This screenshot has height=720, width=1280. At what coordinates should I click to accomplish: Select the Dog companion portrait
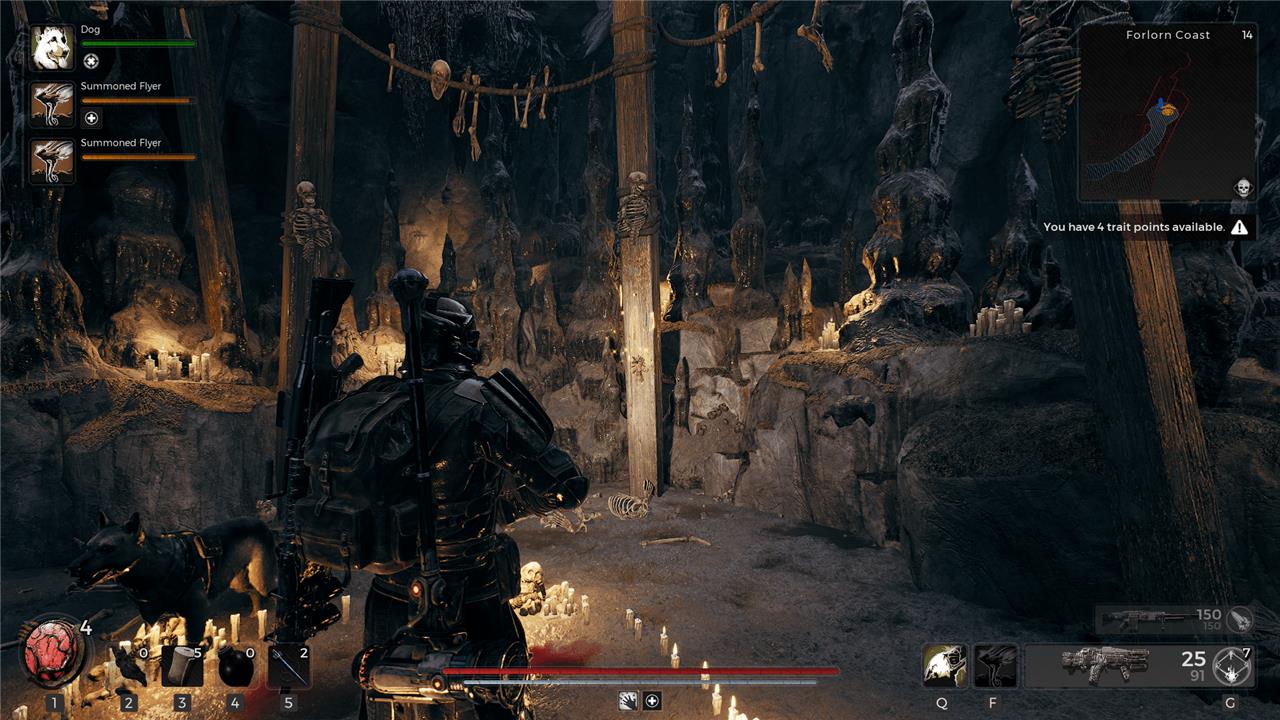click(52, 48)
